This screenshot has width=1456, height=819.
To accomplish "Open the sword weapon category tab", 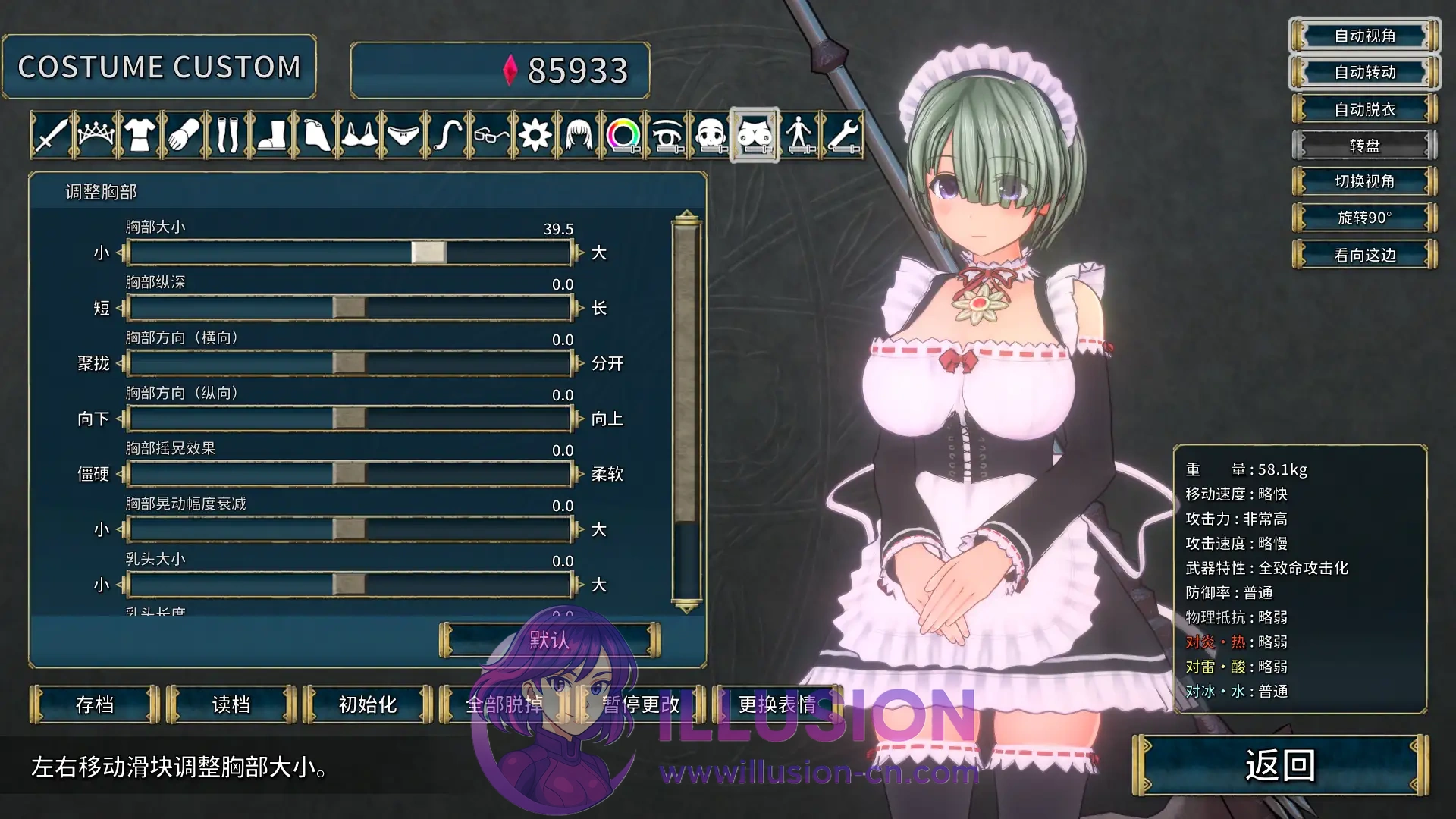I will point(52,136).
